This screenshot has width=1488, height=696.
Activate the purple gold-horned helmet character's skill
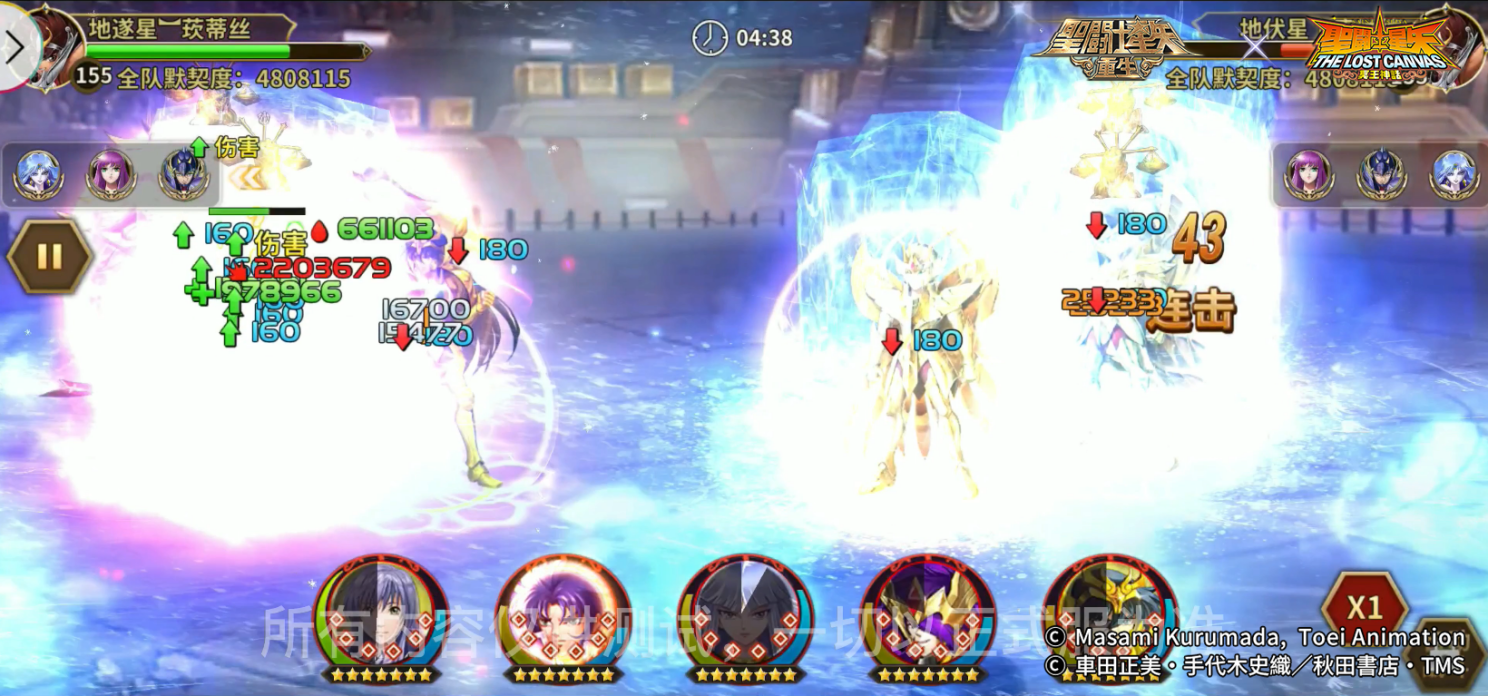927,612
